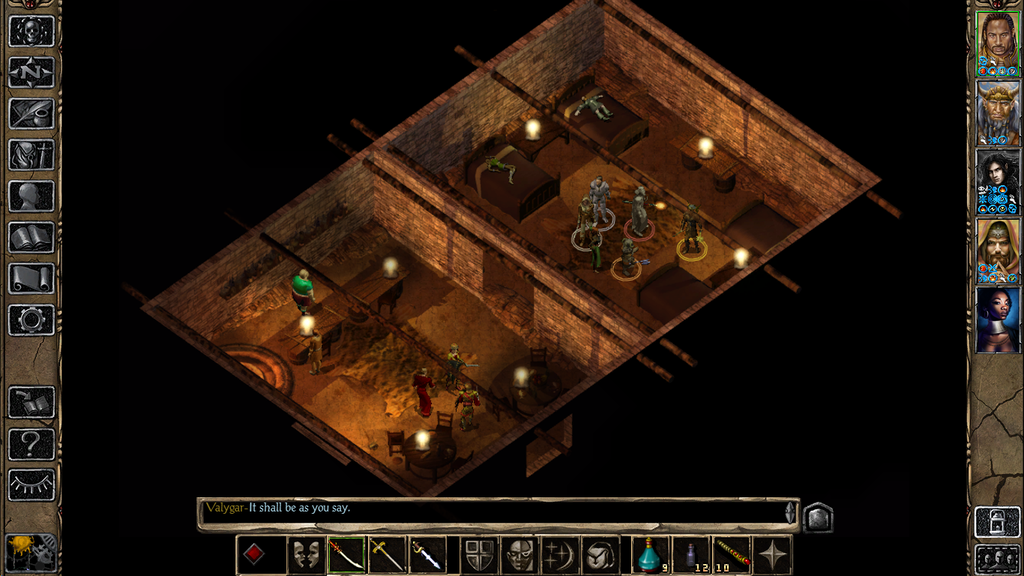Open the character record with the head icon
The image size is (1024, 576).
point(31,196)
